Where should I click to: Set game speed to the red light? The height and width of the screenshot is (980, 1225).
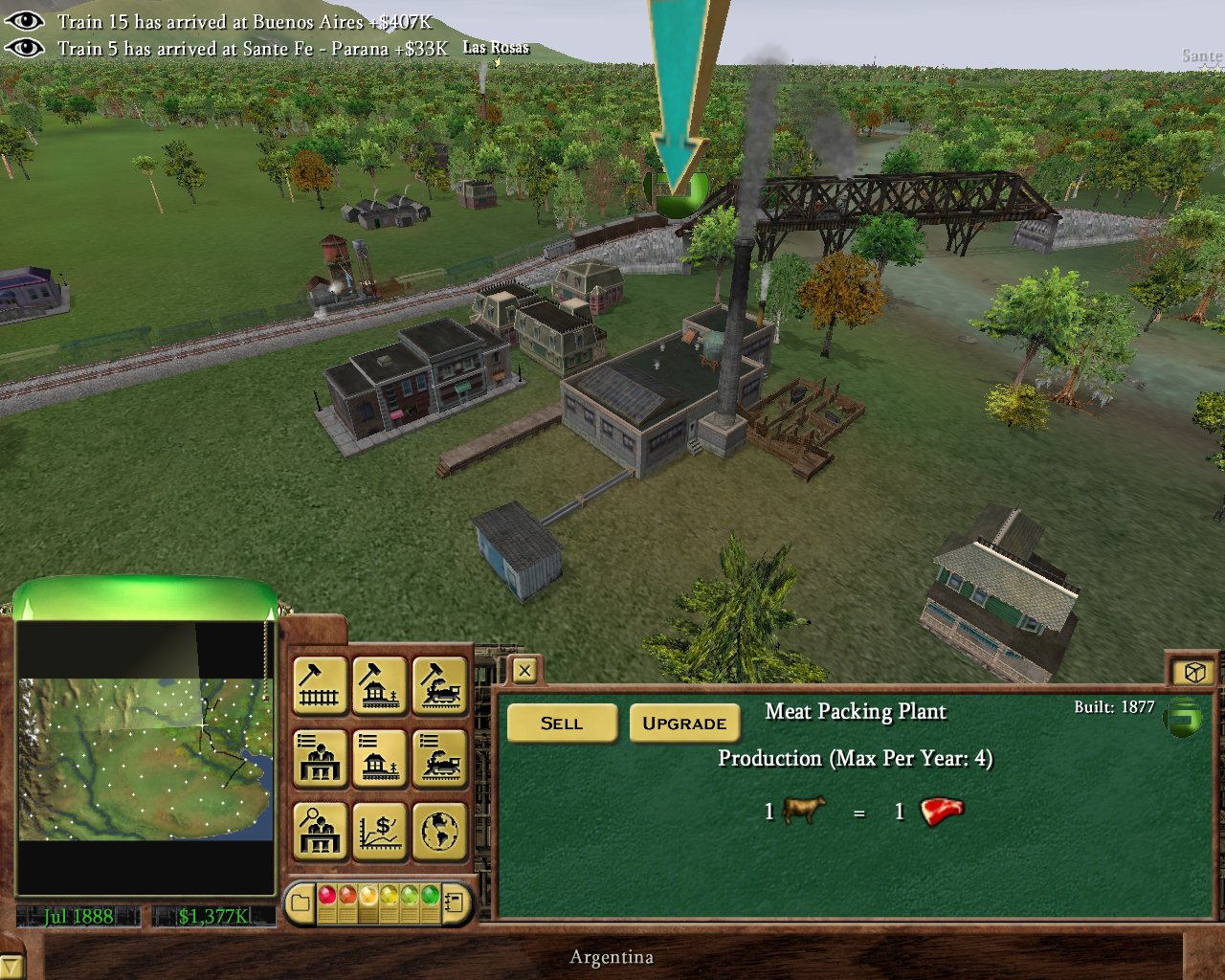point(327,896)
